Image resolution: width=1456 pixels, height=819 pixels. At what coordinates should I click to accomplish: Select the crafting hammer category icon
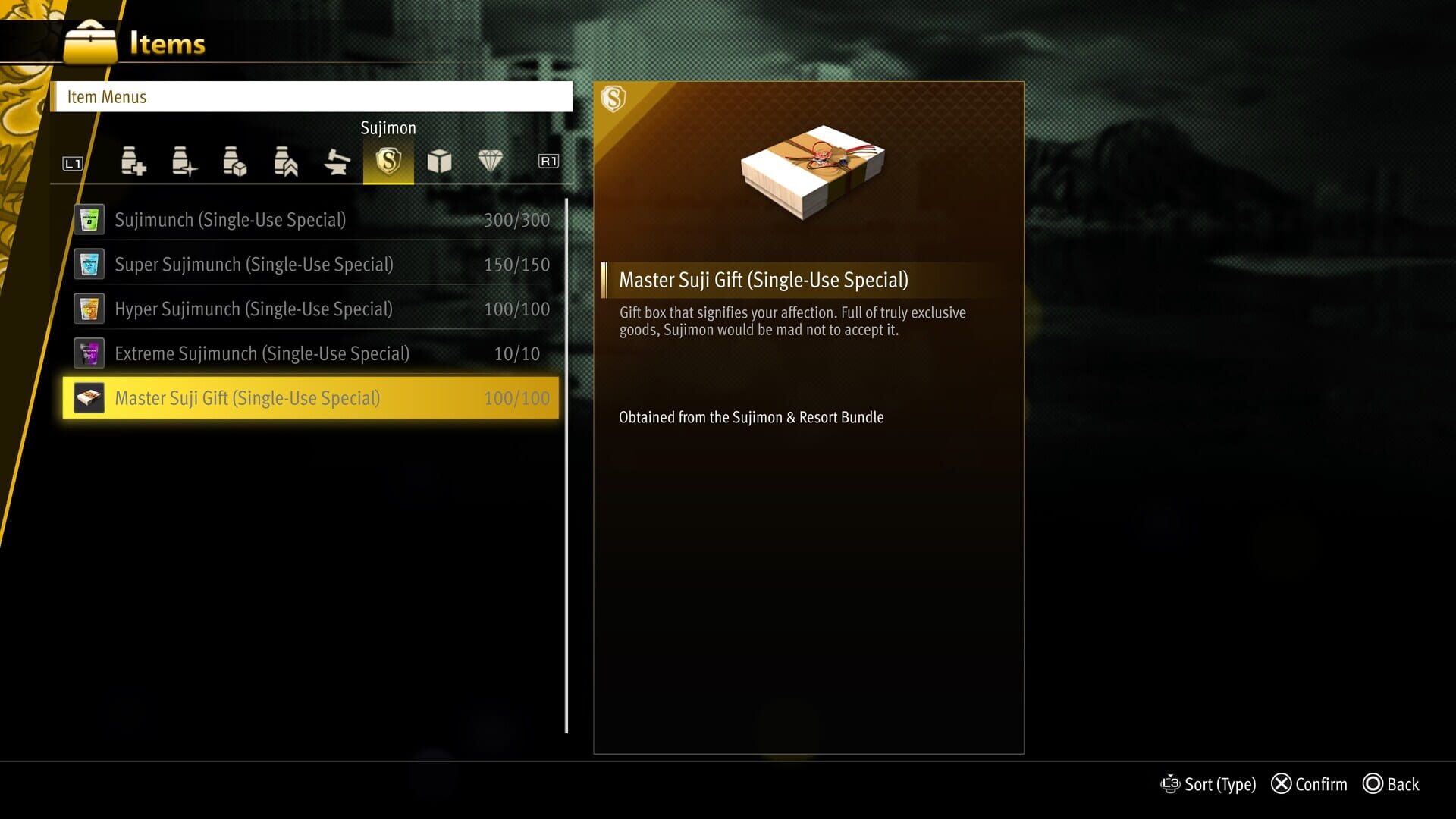tap(337, 162)
